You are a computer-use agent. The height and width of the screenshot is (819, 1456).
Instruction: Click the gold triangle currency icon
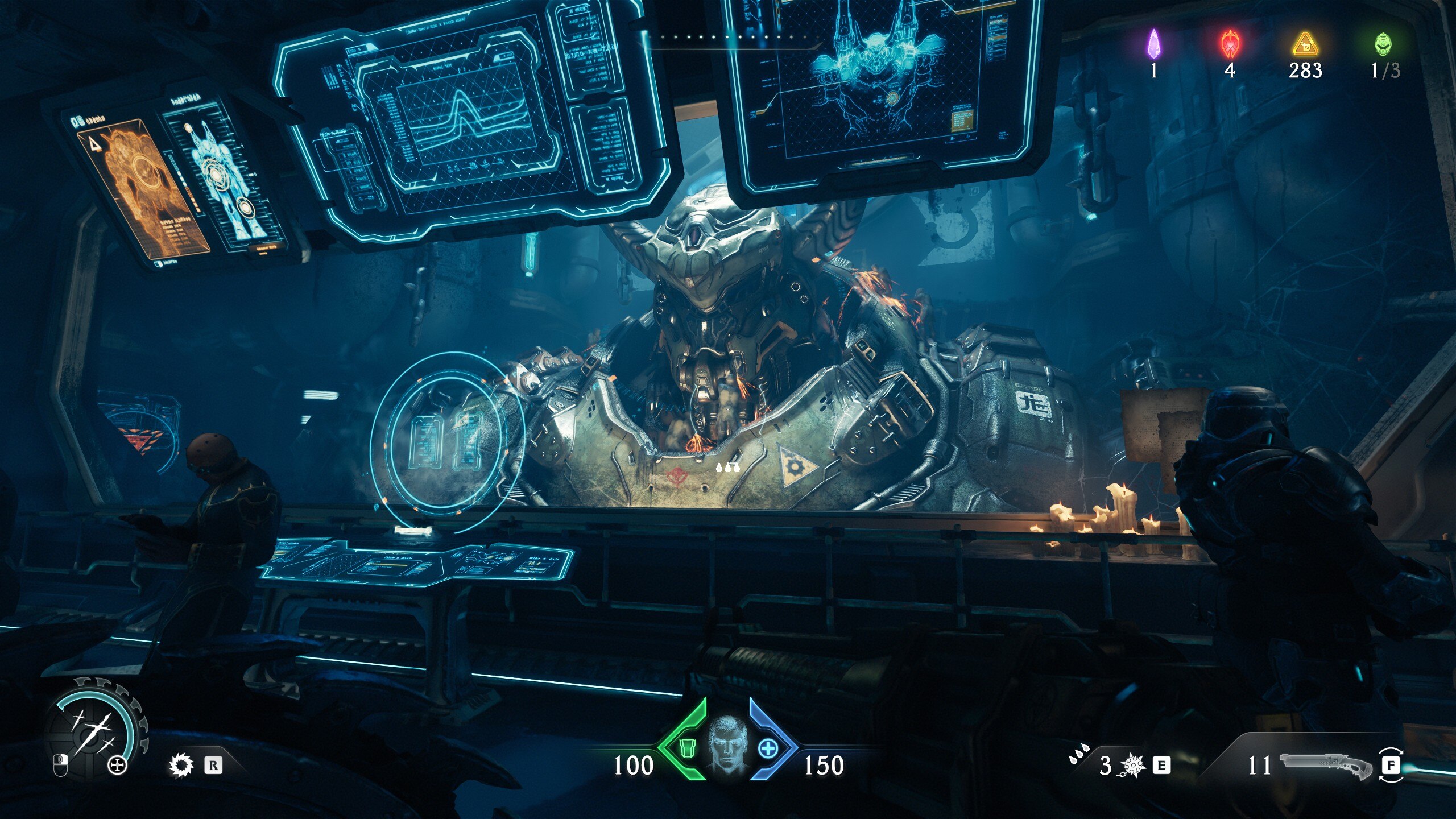tap(1305, 45)
